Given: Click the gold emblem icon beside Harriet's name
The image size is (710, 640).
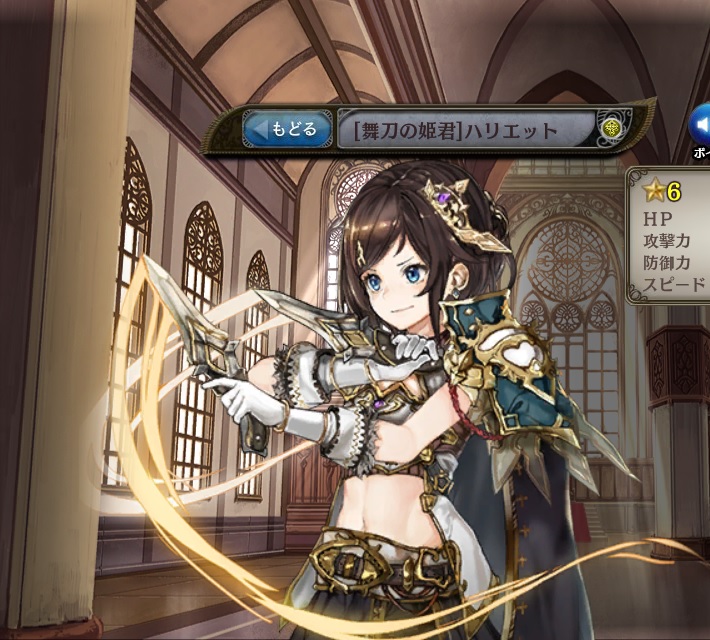Looking at the screenshot, I should (x=612, y=129).
